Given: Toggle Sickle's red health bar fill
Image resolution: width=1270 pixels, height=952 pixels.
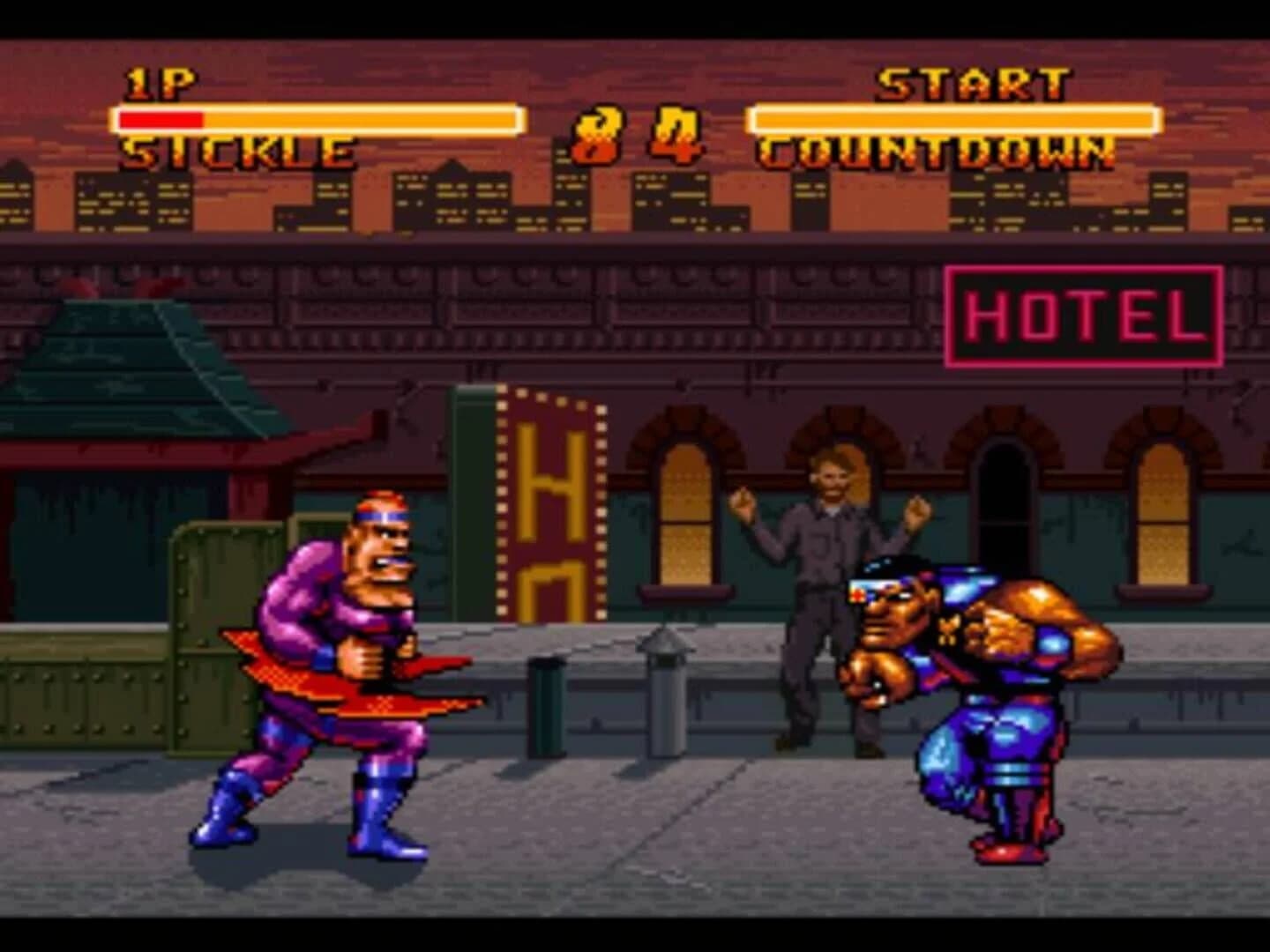Looking at the screenshot, I should pyautogui.click(x=159, y=118).
